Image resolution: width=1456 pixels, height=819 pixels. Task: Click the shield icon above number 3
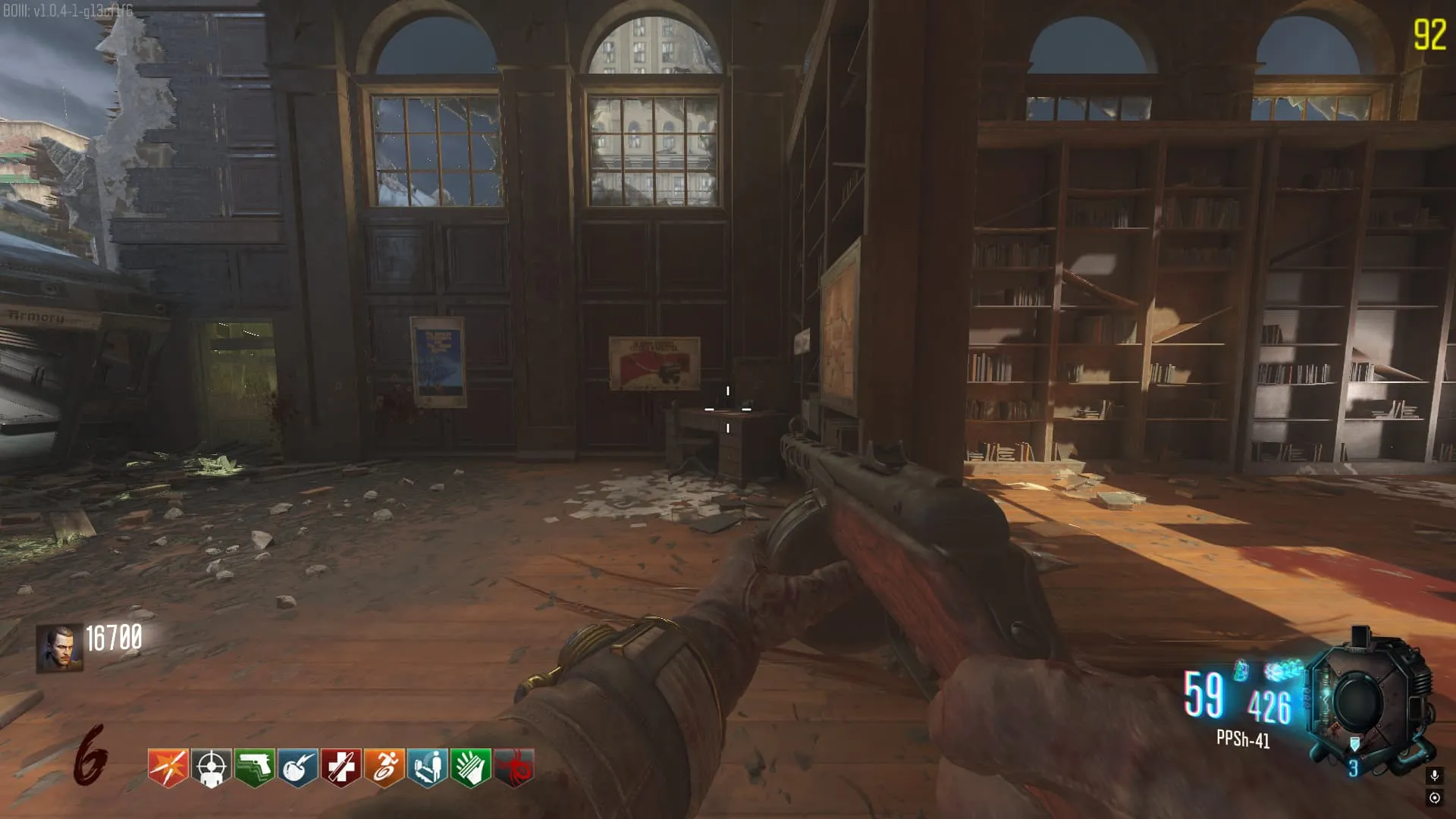[1354, 744]
